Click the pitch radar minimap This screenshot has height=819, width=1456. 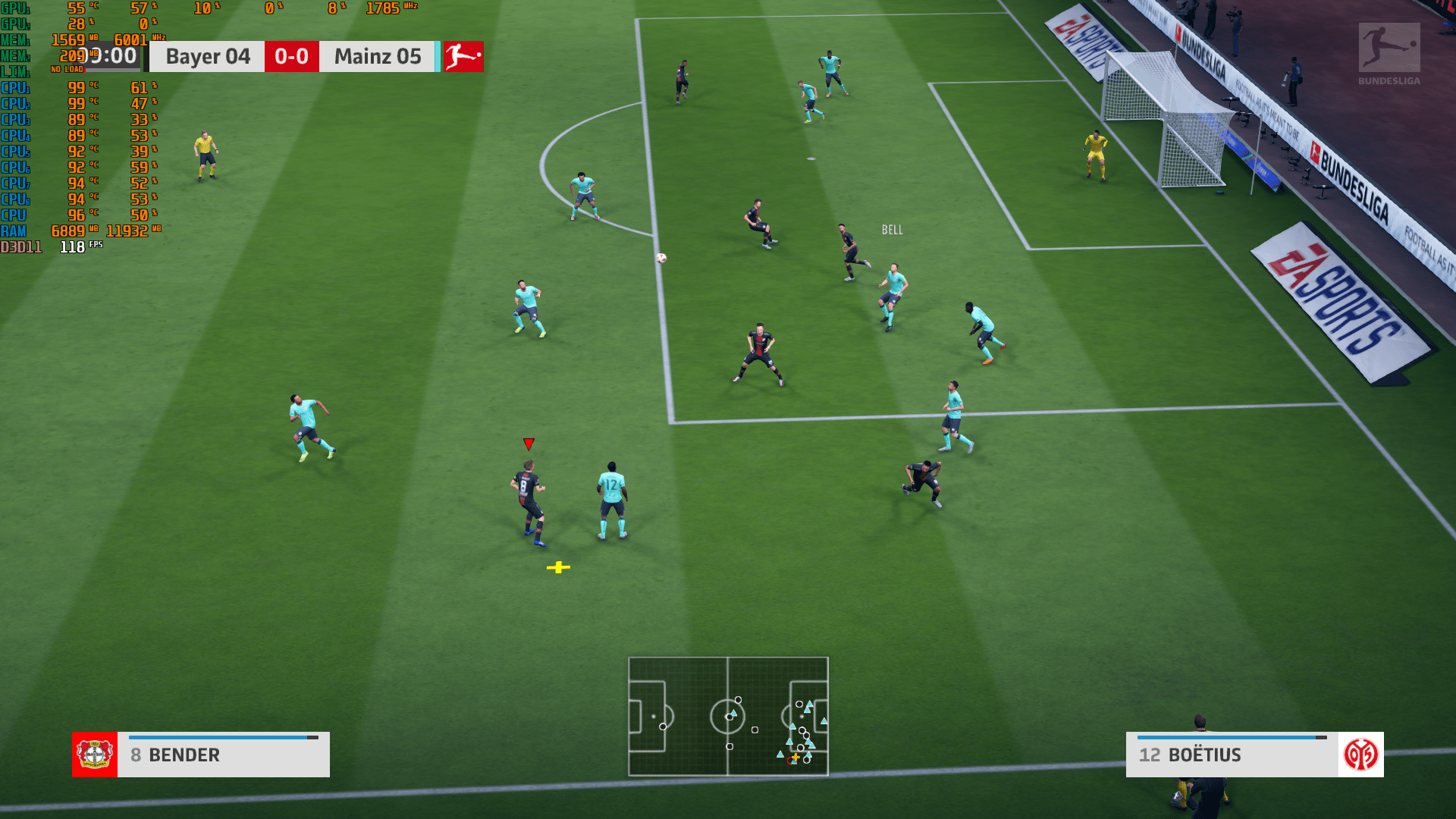tap(728, 716)
